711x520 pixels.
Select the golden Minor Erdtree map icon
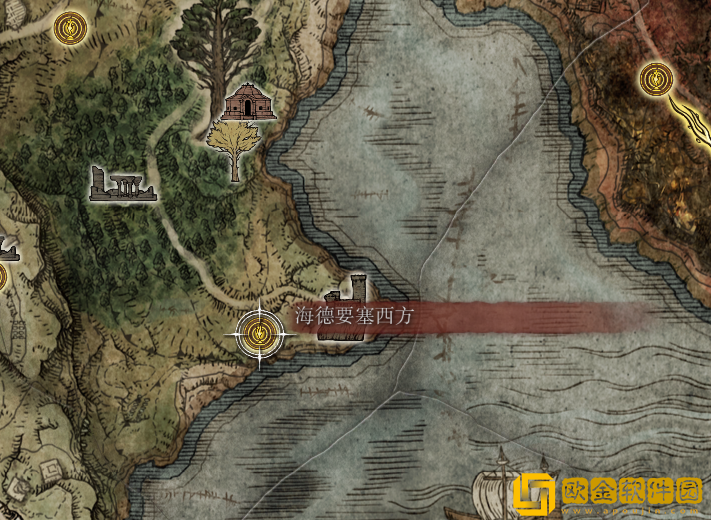236,147
